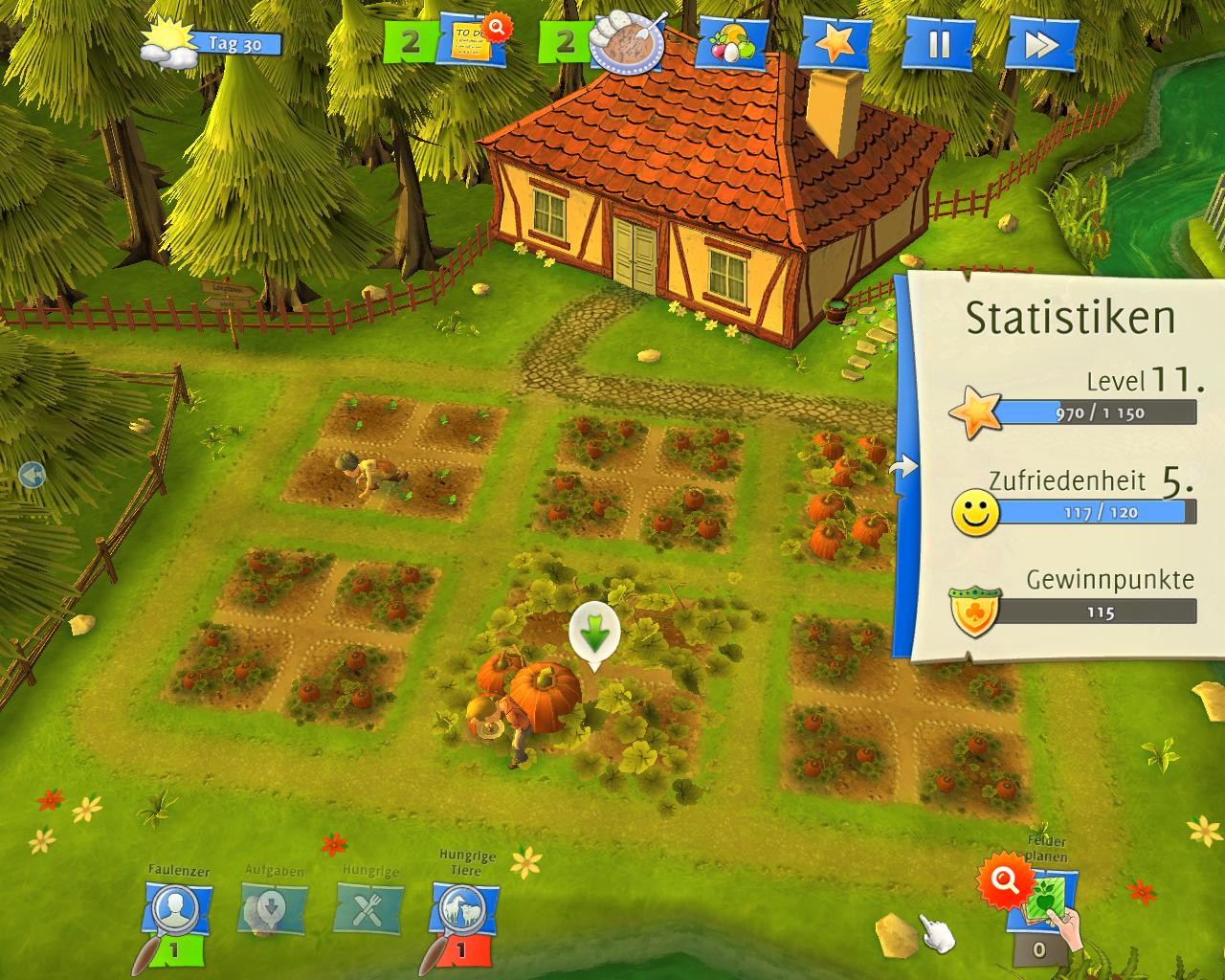
Task: Show the Faulenzer idle workers
Action: [176, 911]
